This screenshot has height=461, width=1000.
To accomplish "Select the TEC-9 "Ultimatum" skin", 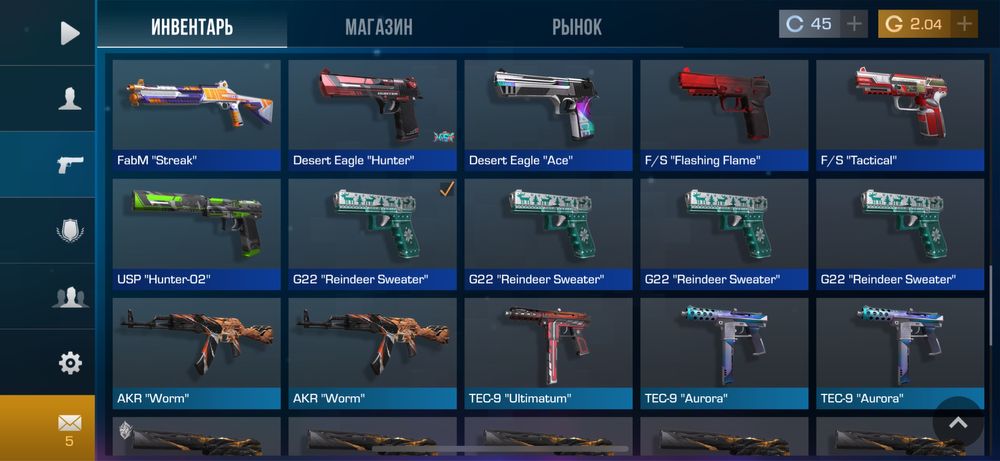I will point(548,352).
